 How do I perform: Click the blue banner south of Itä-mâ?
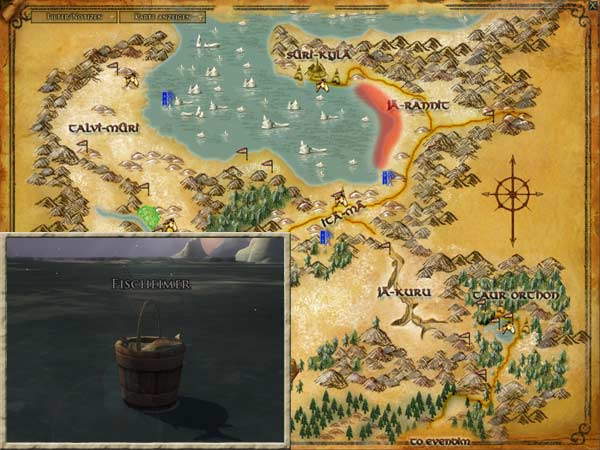(x=324, y=236)
